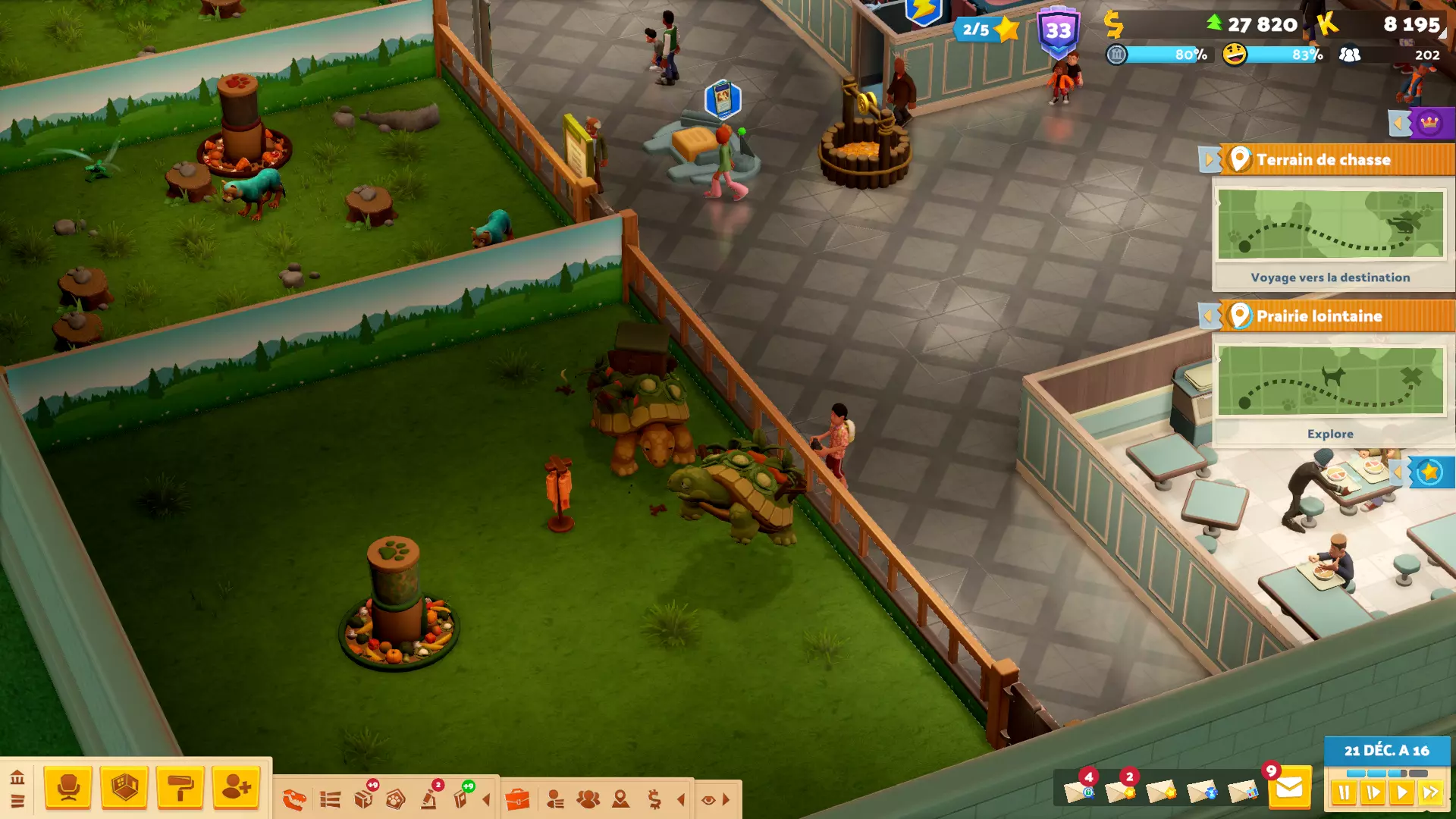Expand the blue star side tab
Screen dimensions: 1456x819
(x=1428, y=472)
